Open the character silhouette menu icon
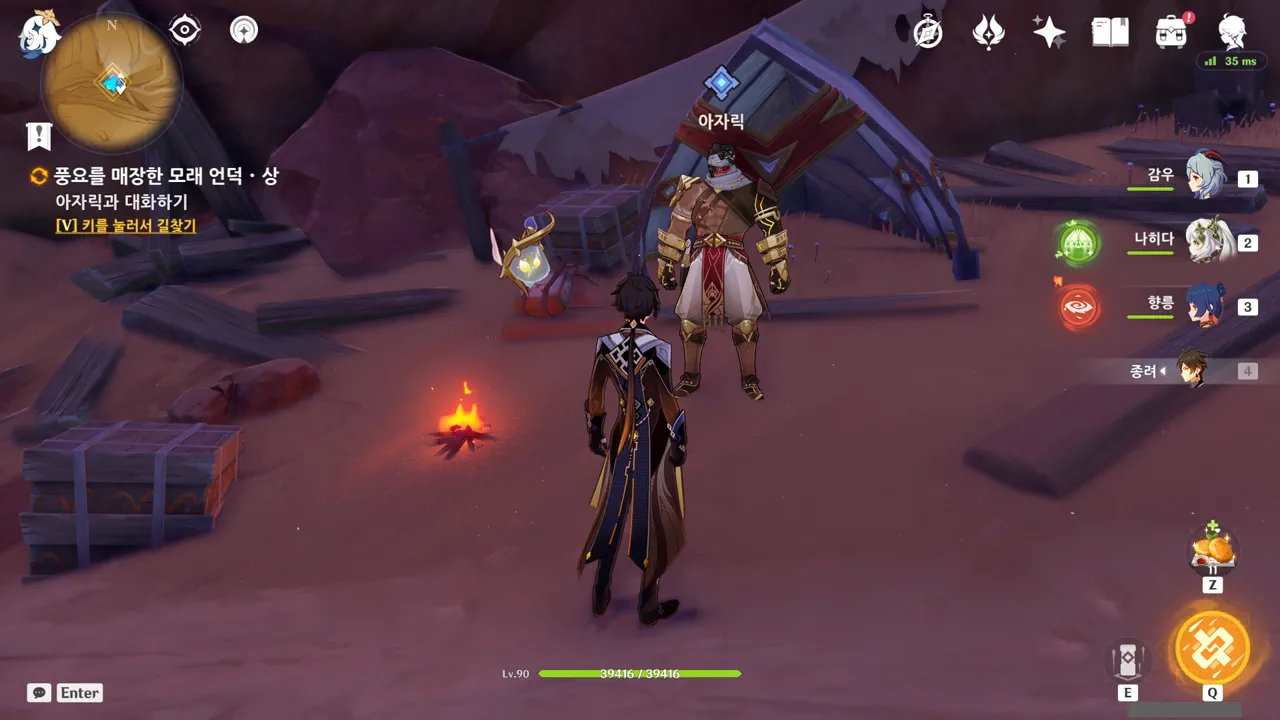Image resolution: width=1280 pixels, height=720 pixels. coord(1232,32)
